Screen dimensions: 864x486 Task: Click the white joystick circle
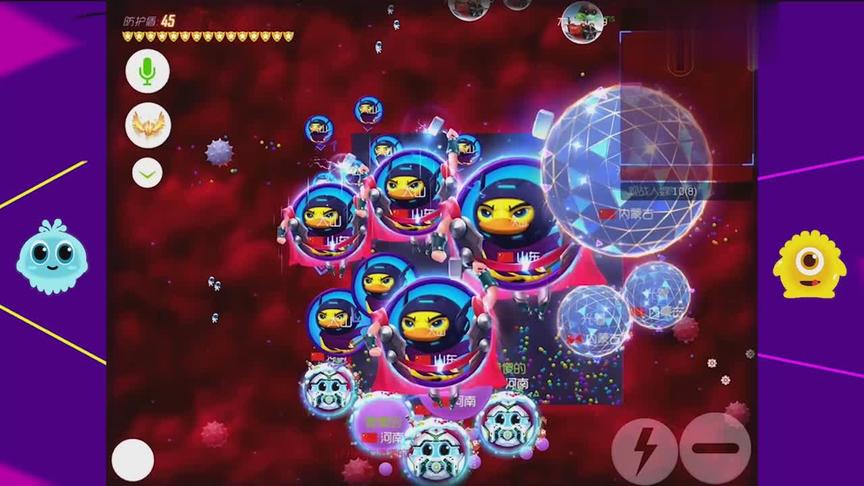[x=132, y=460]
